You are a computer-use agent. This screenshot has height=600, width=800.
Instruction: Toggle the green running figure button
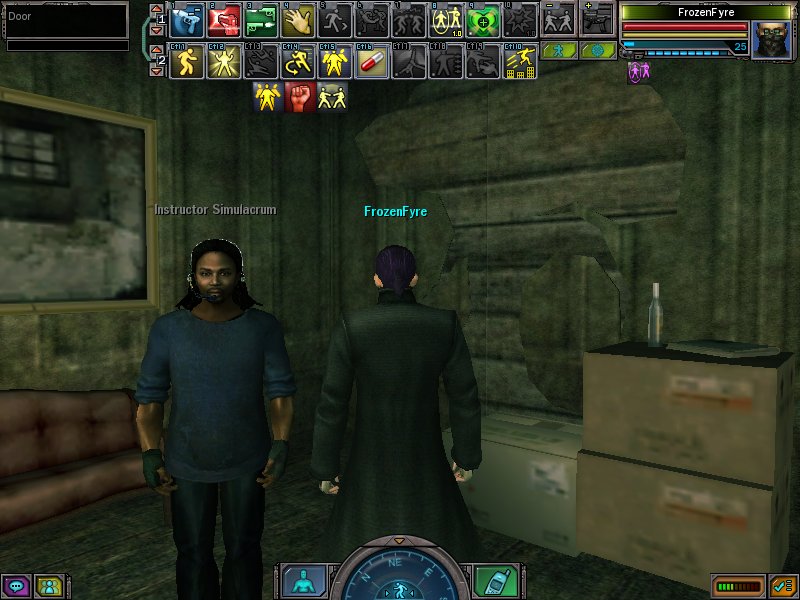559,50
